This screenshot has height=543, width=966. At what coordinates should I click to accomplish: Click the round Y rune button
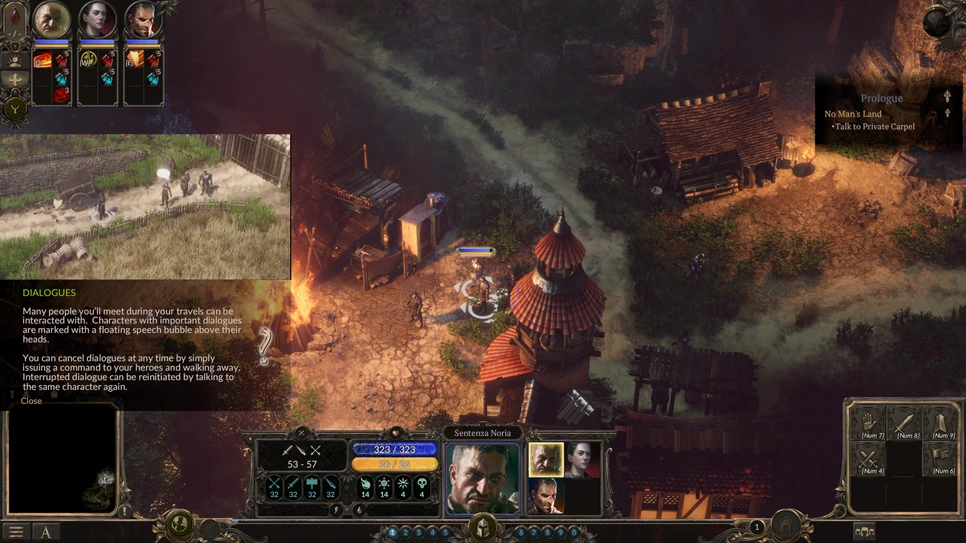point(15,109)
